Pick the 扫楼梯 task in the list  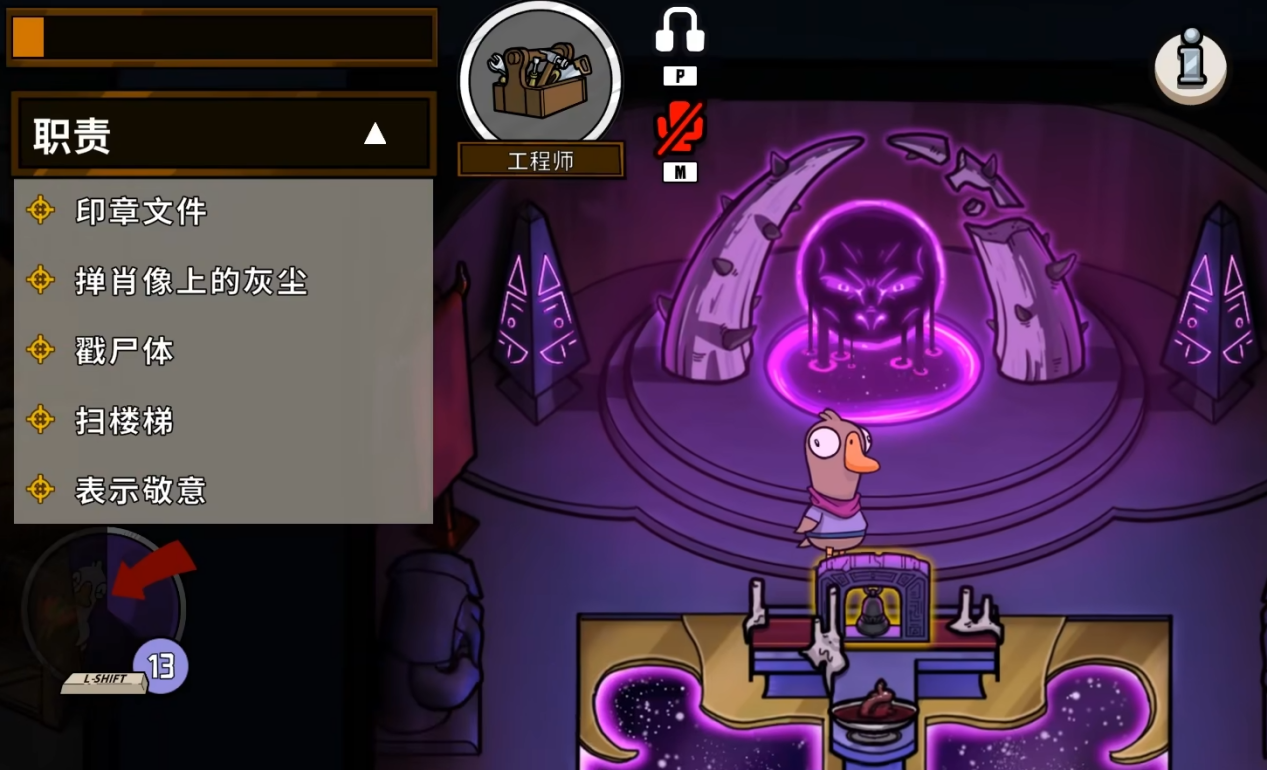tap(125, 421)
